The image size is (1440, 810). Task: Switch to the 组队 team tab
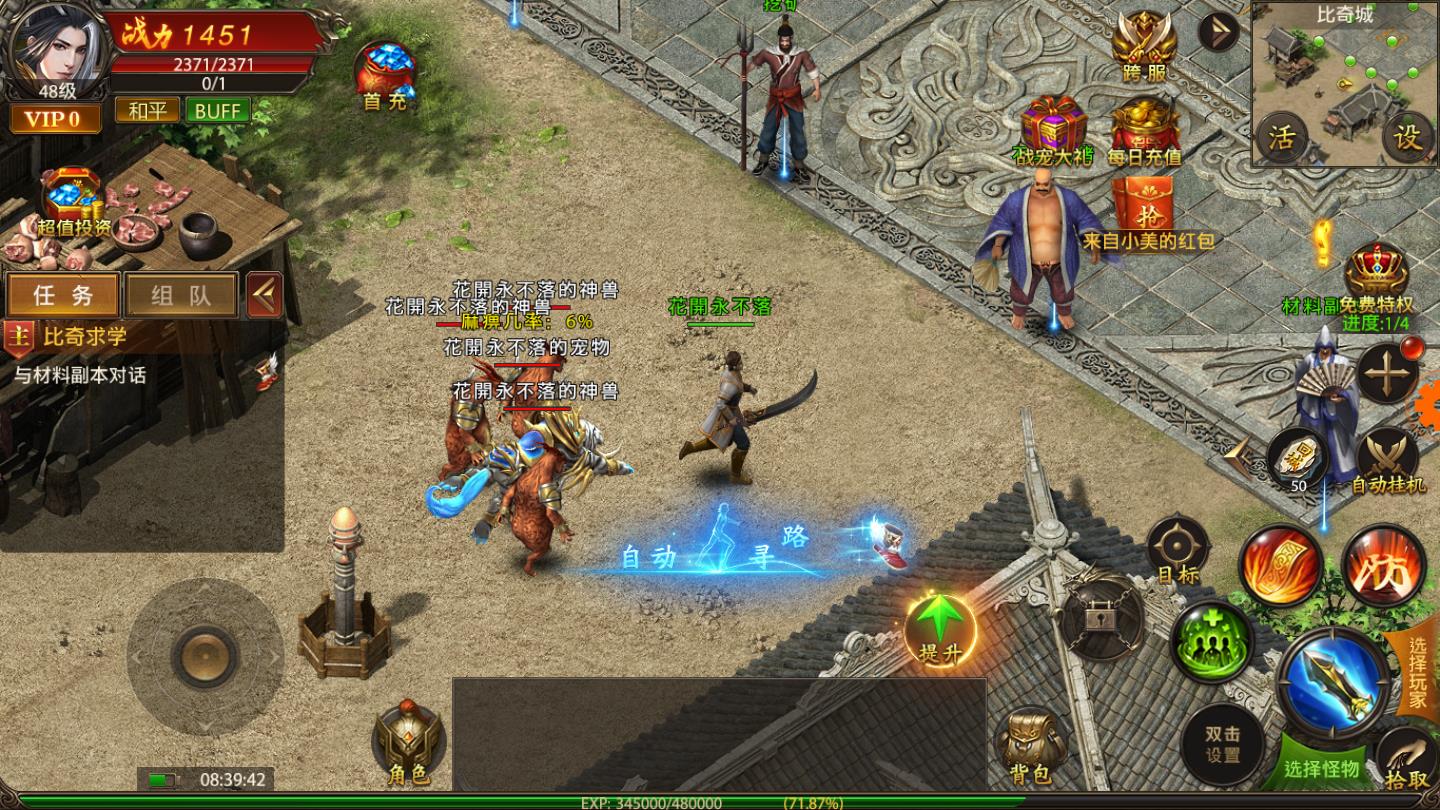[181, 295]
